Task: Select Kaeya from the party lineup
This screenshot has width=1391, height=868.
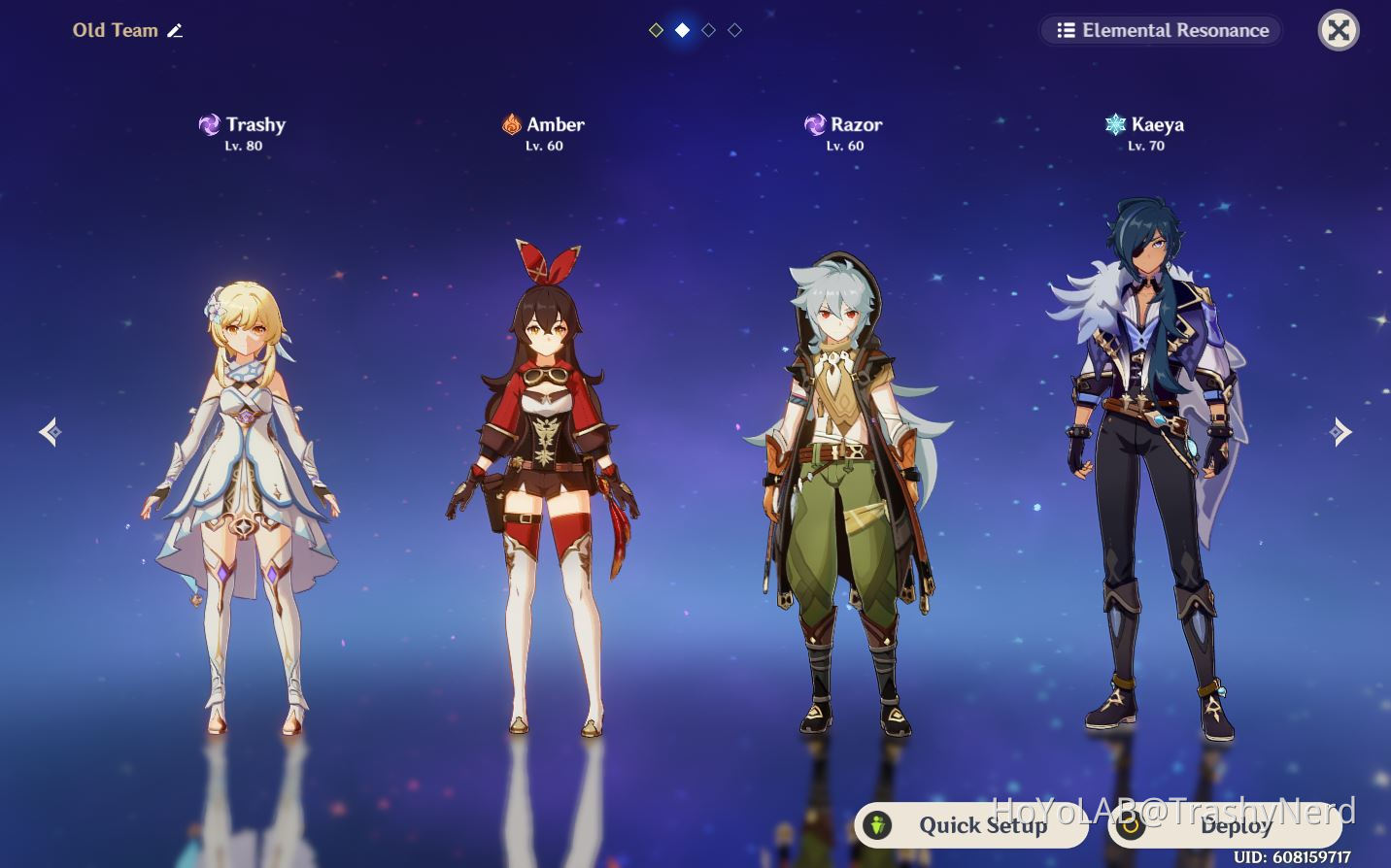Action: coord(1146,456)
